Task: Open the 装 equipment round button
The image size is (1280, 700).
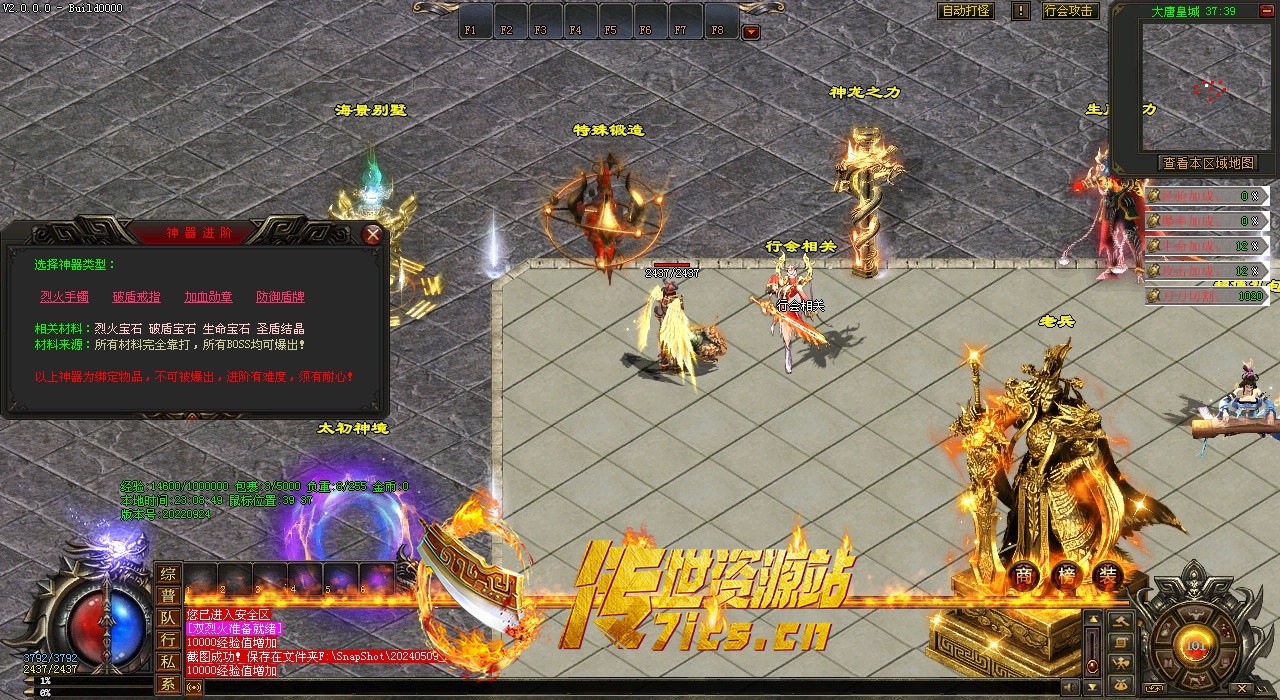Action: click(x=1107, y=576)
